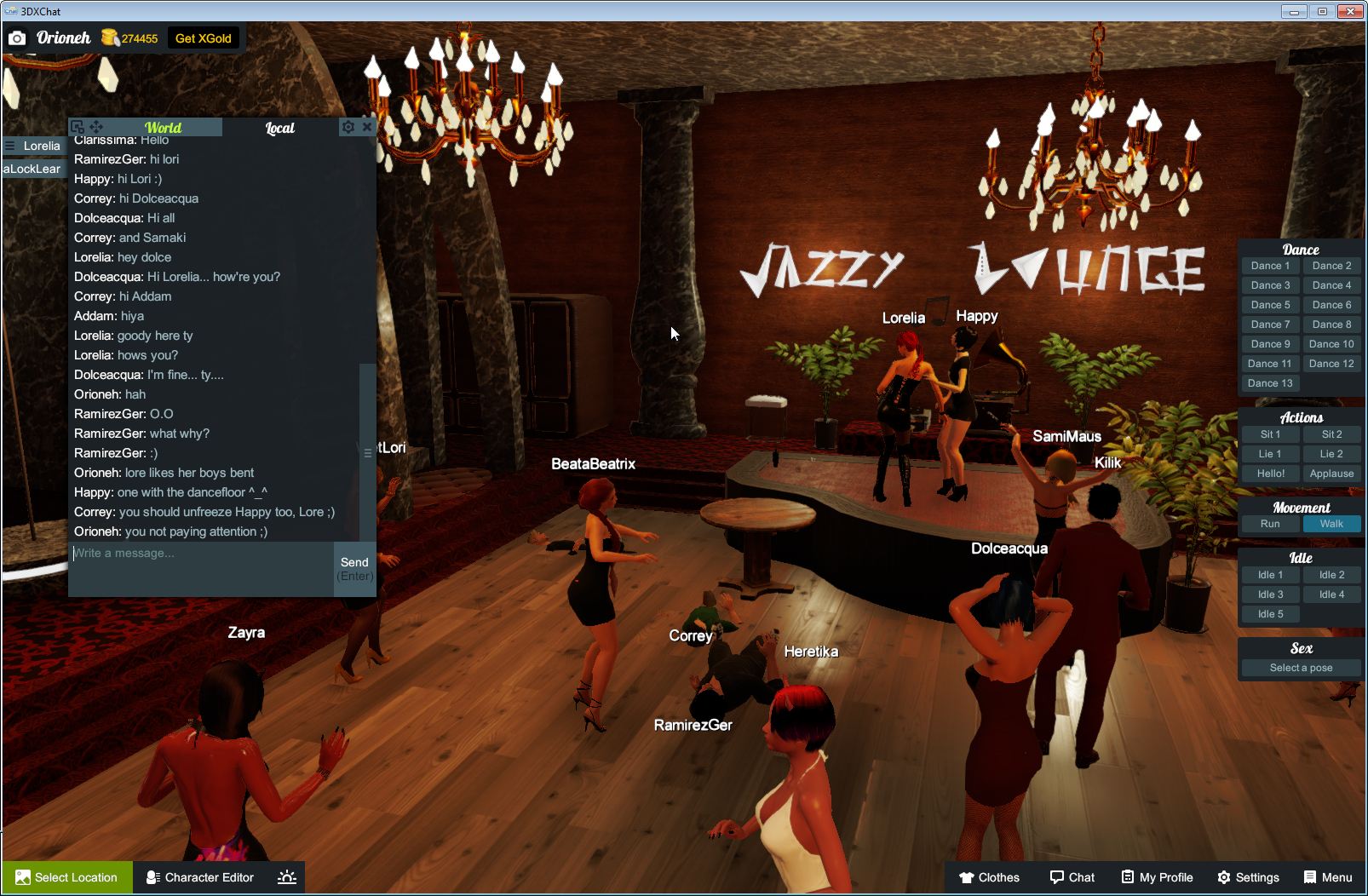Open the Sex pose selector
The height and width of the screenshot is (896, 1368).
pos(1300,667)
